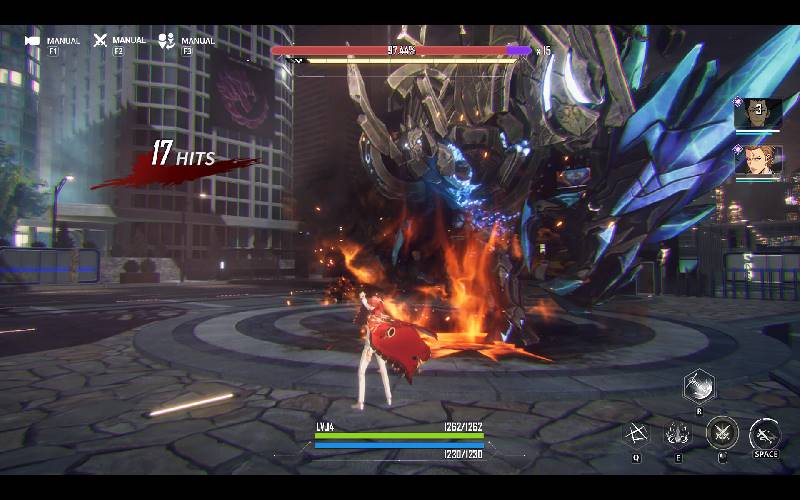This screenshot has width=800, height=500.
Task: Use the crossed-lines slash skill icon
Action: (636, 434)
